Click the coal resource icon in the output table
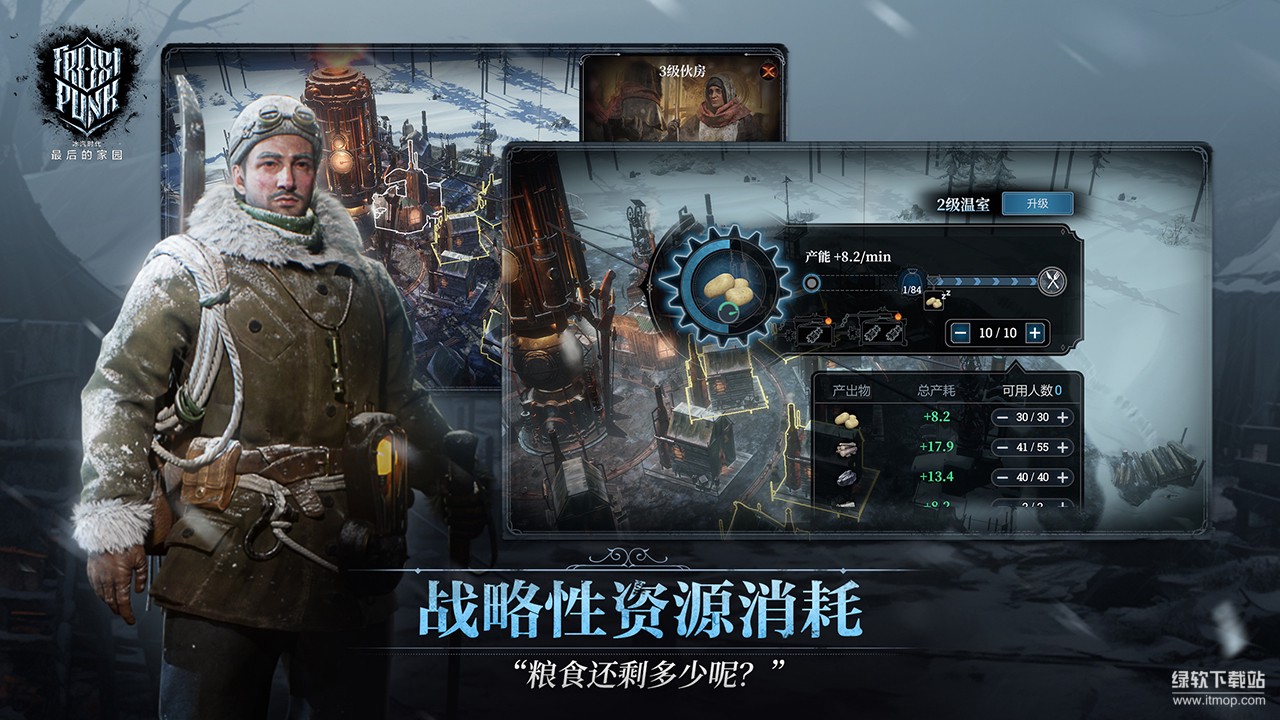 pos(846,478)
